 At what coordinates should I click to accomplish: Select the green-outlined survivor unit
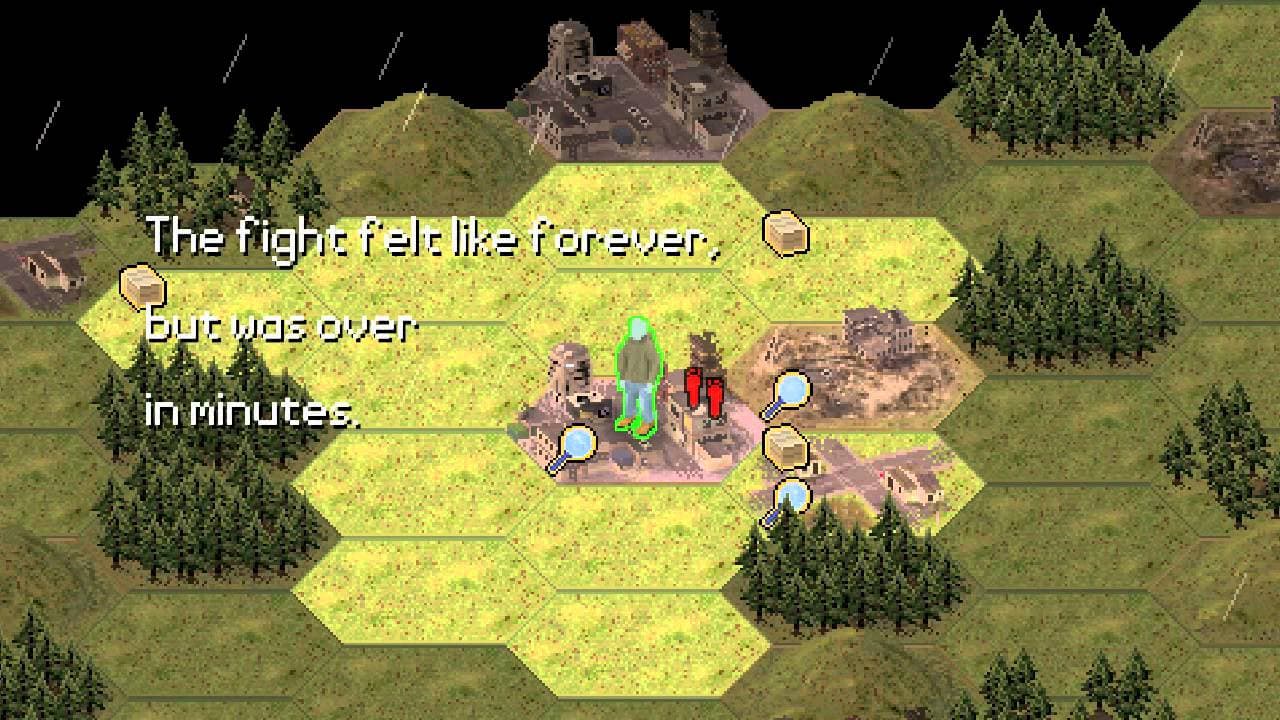636,378
